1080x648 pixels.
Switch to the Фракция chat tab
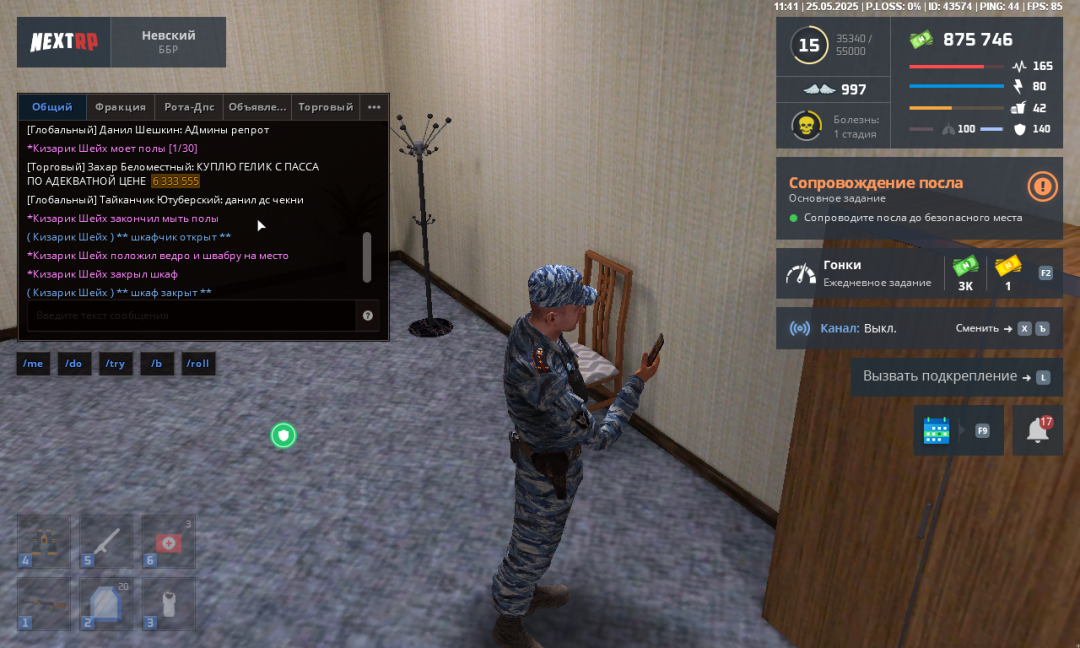pyautogui.click(x=120, y=107)
